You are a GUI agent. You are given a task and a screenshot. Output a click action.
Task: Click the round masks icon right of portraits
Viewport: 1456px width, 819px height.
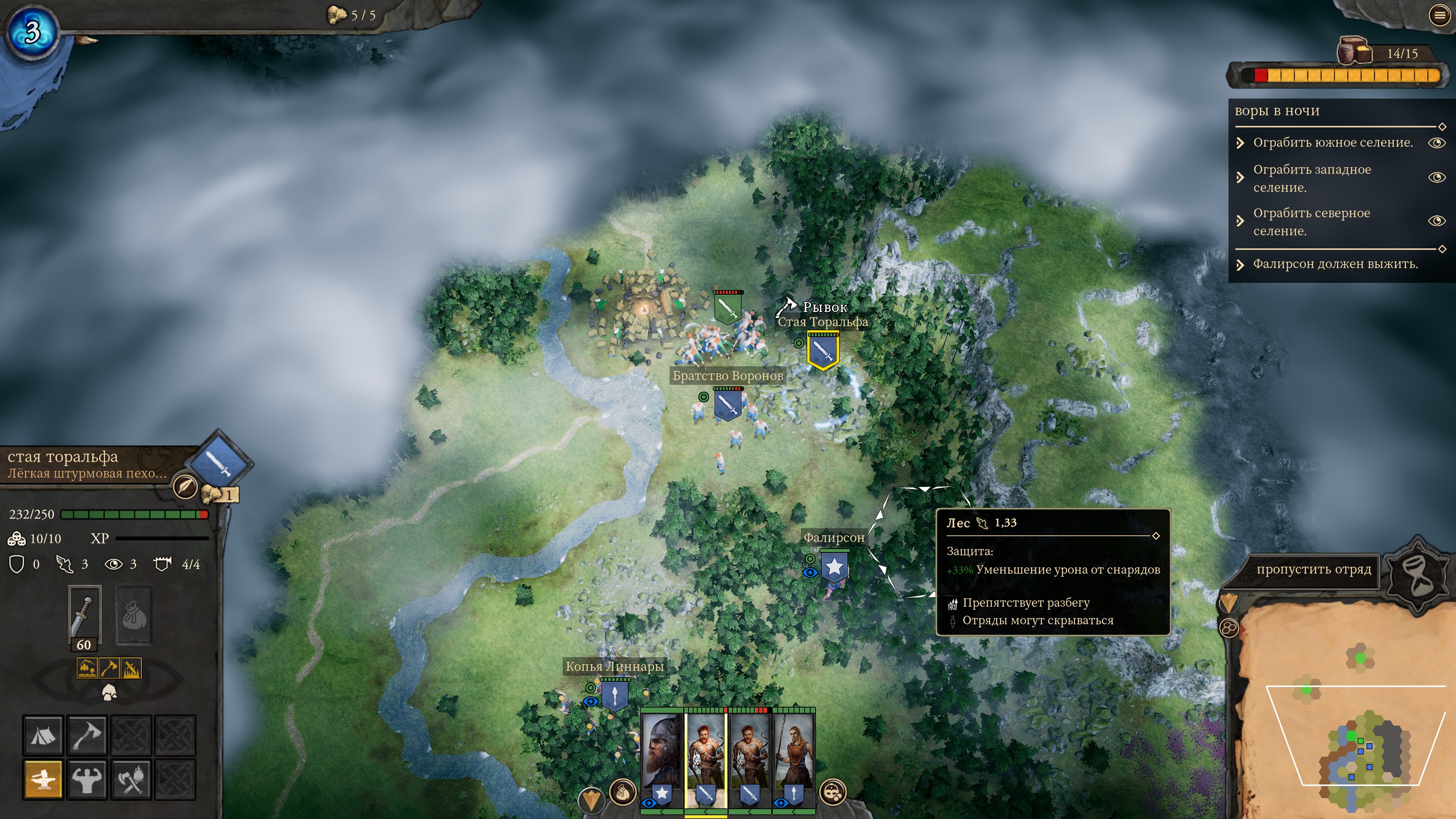point(833,792)
